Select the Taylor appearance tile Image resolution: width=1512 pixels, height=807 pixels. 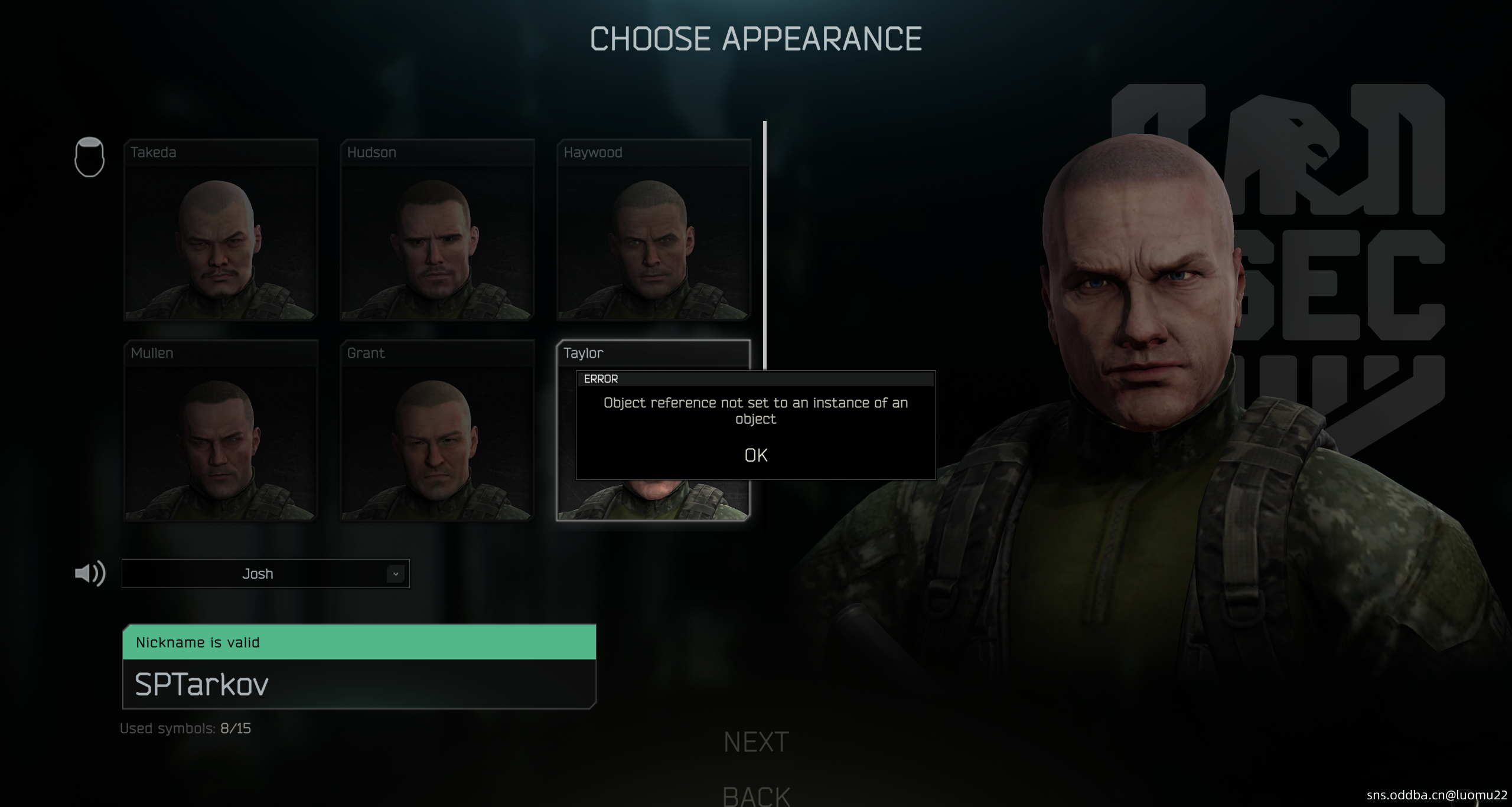click(x=653, y=354)
